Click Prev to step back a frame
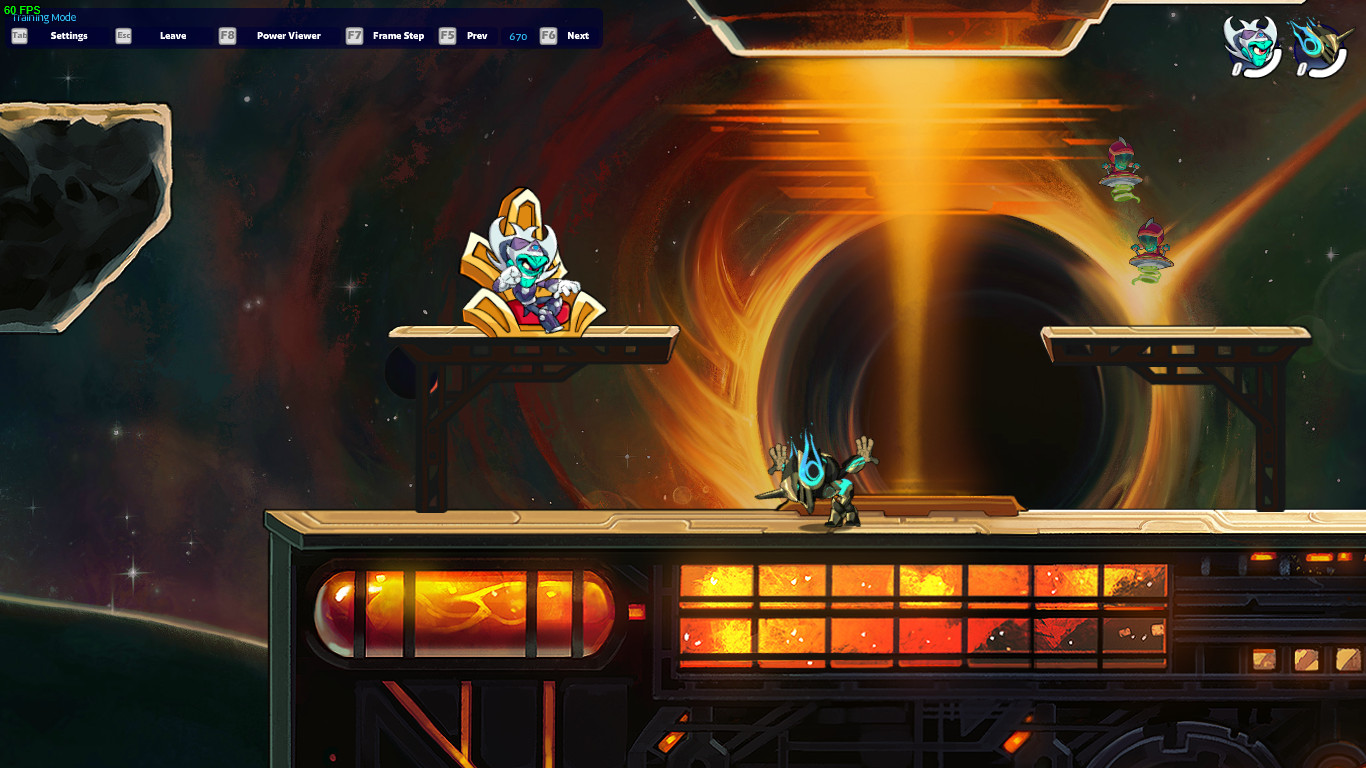This screenshot has height=768, width=1366. [x=477, y=35]
